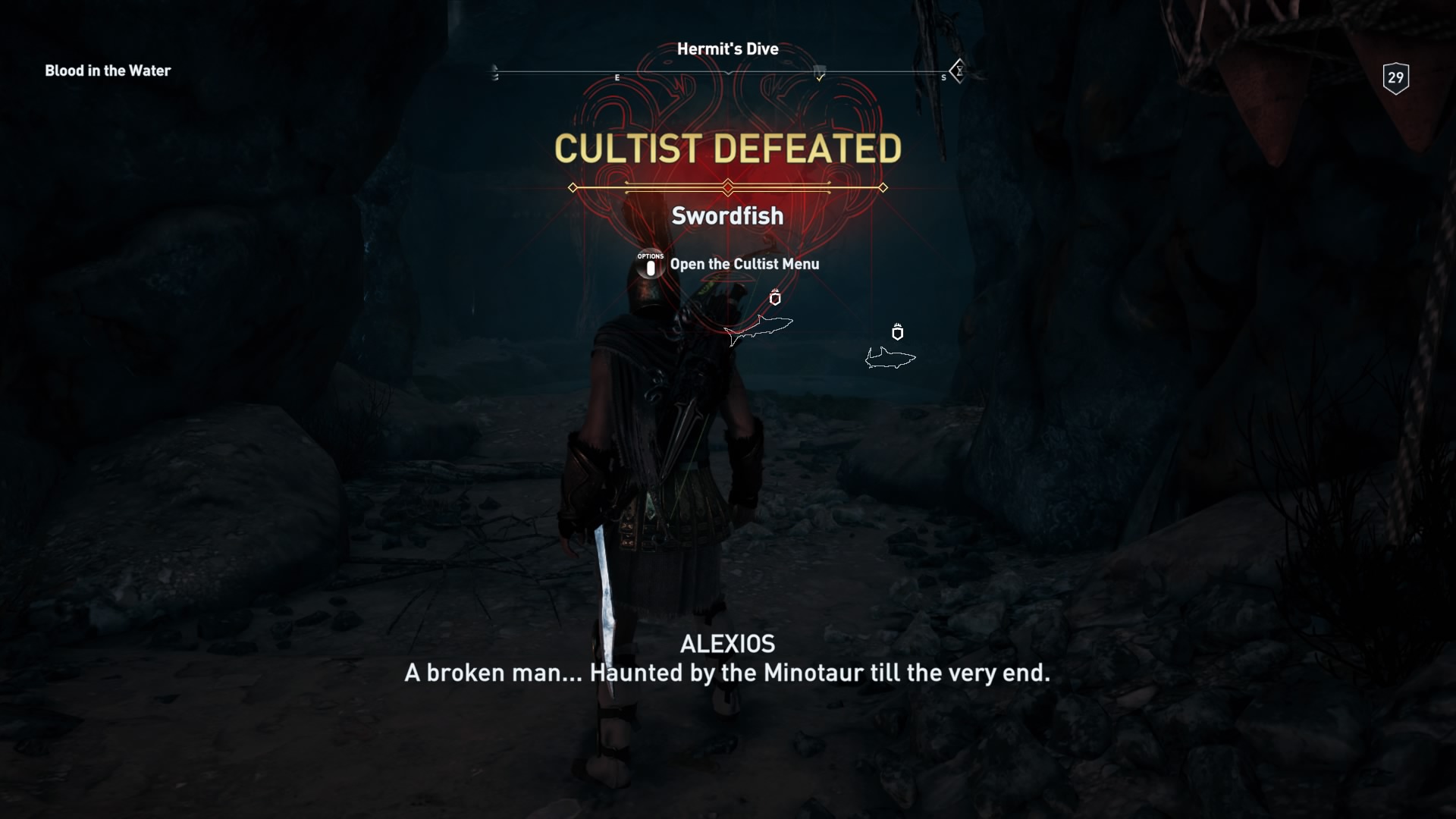Click the Swordfish cultist name
1456x819 pixels.
point(727,215)
